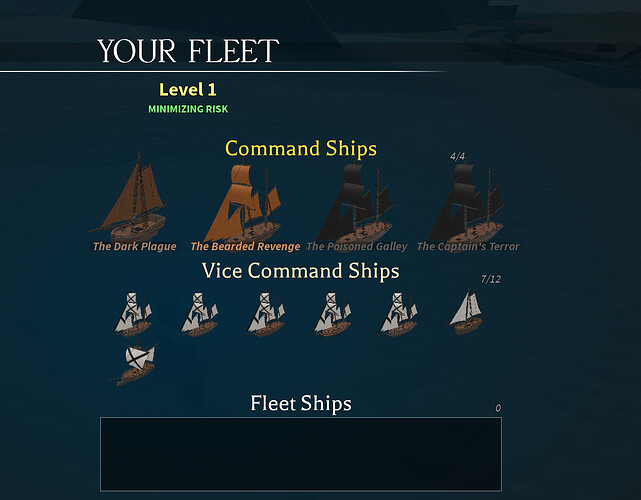641x500 pixels.
Task: Choose The Bearded Revenge ship
Action: [x=244, y=203]
